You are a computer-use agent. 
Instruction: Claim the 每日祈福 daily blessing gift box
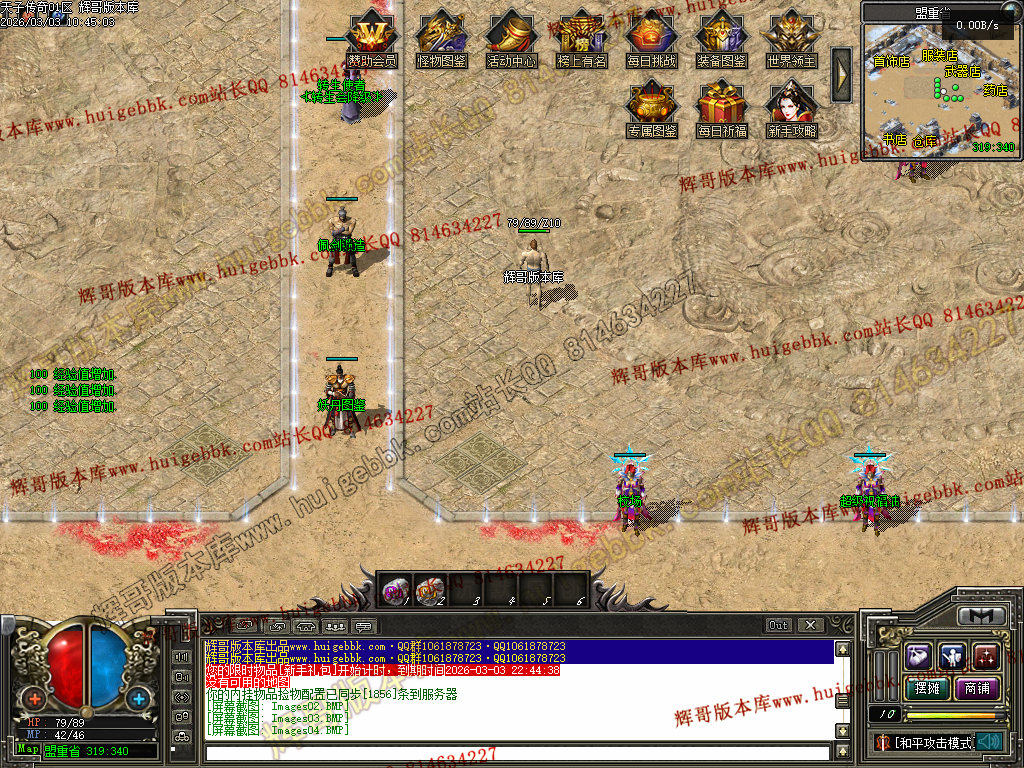coord(721,105)
